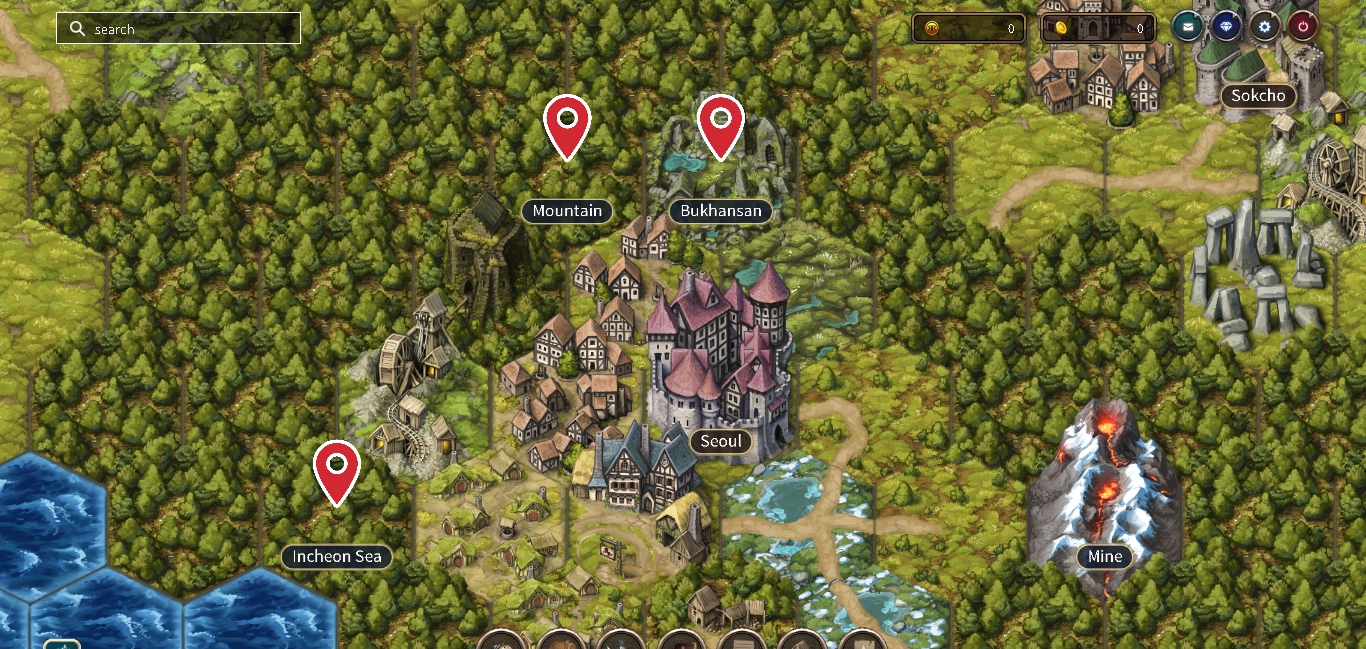Click the Incheon Sea name label
This screenshot has height=649, width=1366.
pos(337,556)
